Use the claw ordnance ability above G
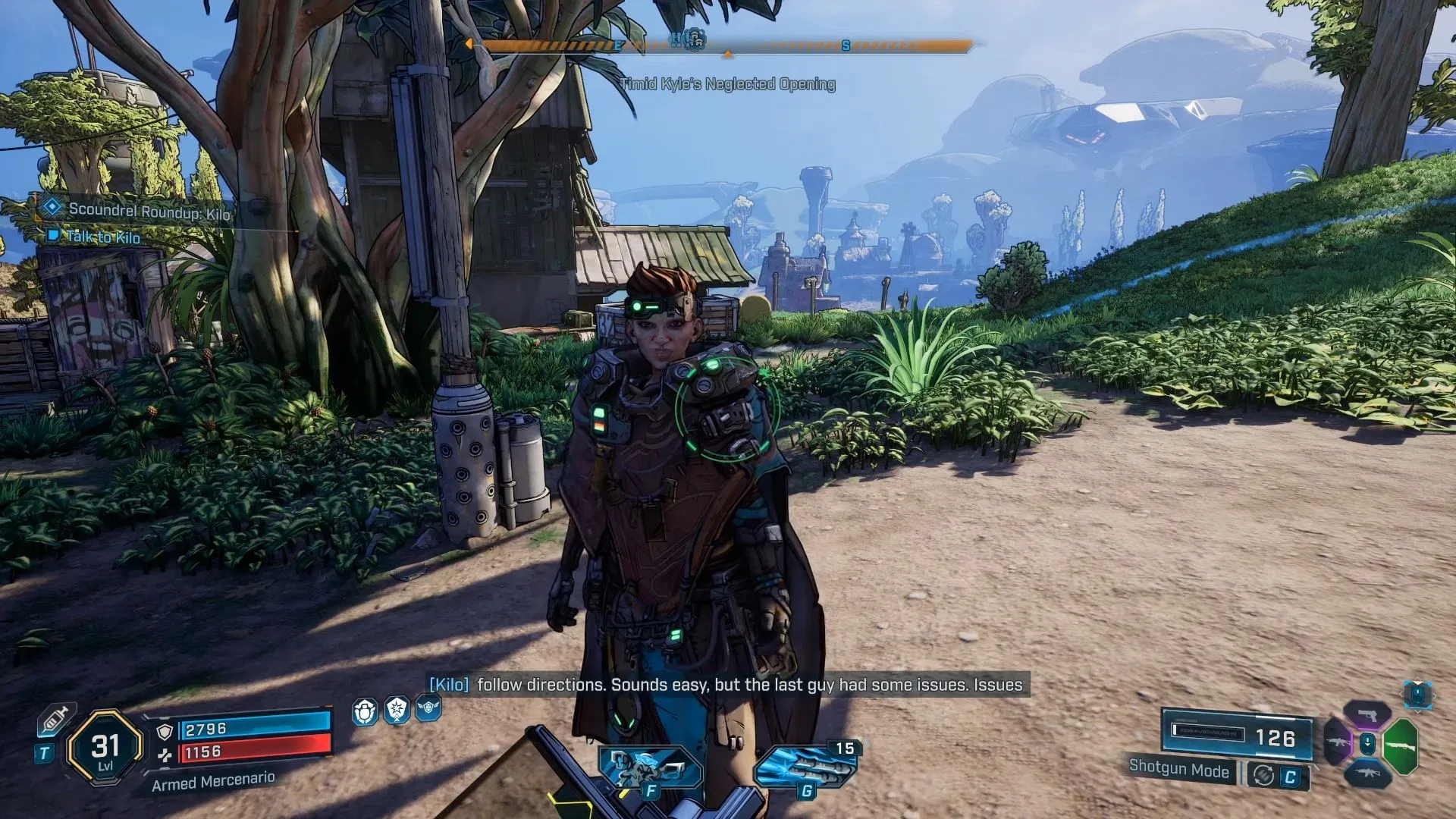Viewport: 1456px width, 819px height. click(x=805, y=766)
